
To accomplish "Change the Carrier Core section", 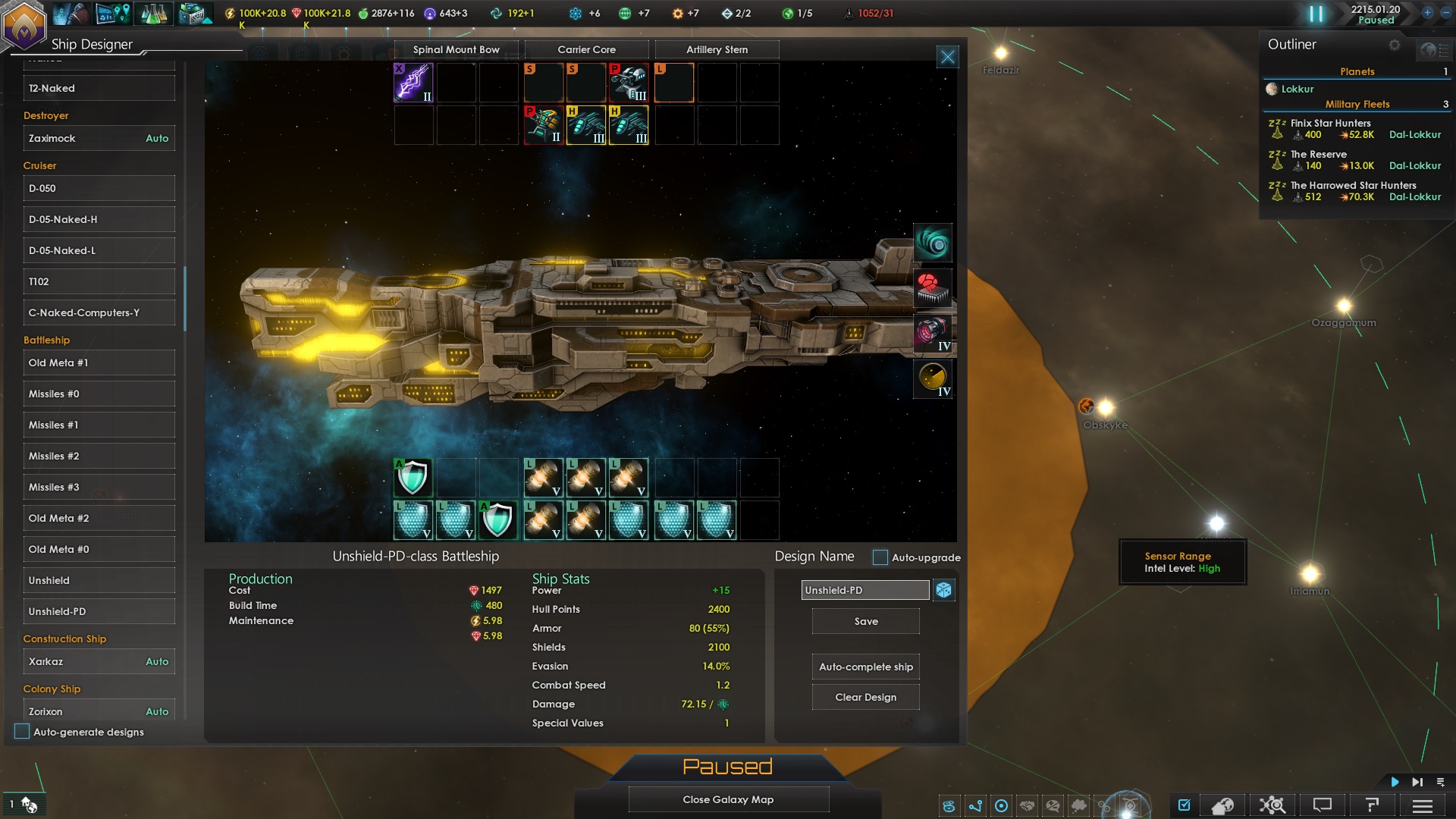I will [x=586, y=49].
